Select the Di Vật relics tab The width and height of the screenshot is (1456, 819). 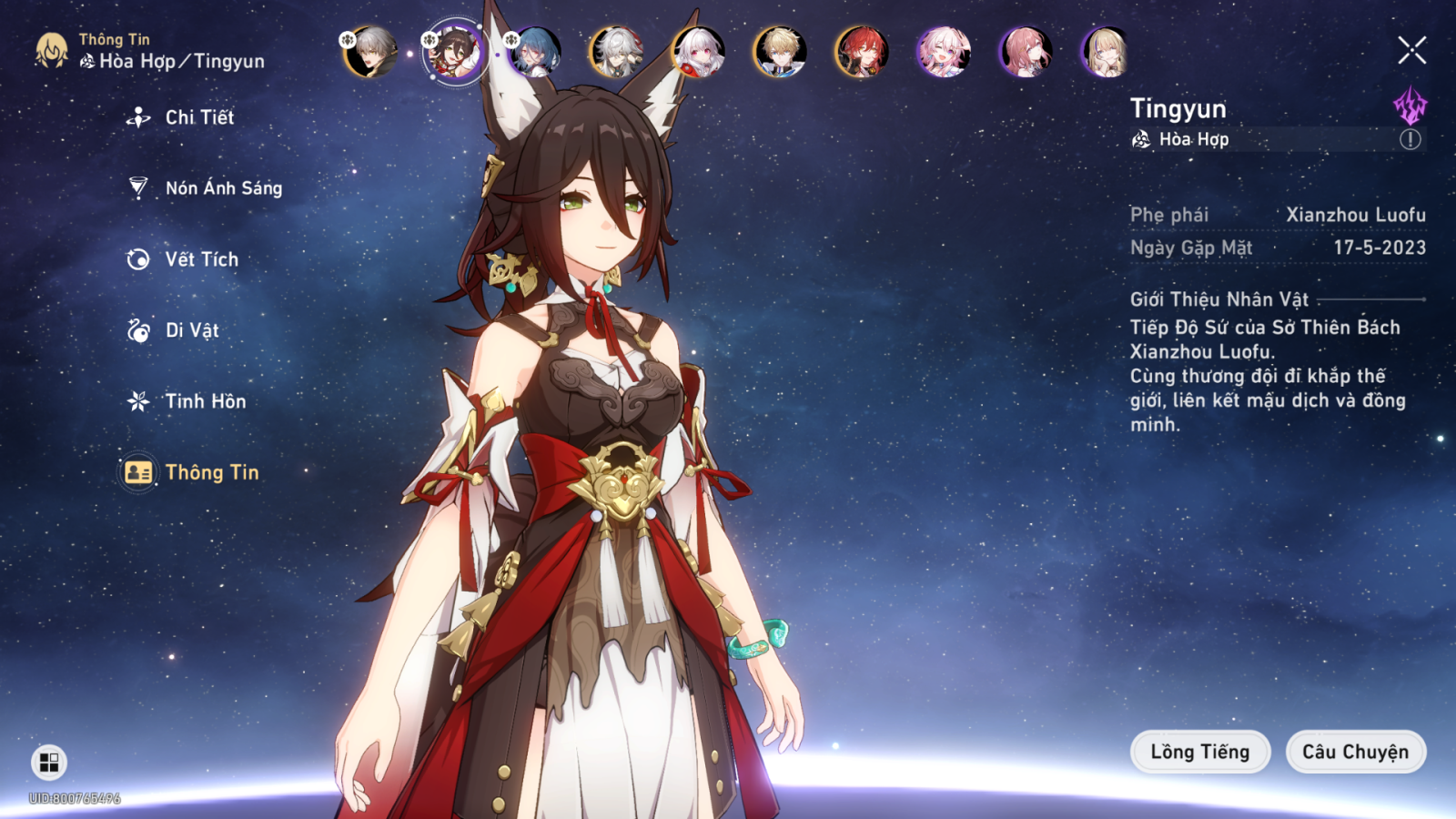coord(191,330)
